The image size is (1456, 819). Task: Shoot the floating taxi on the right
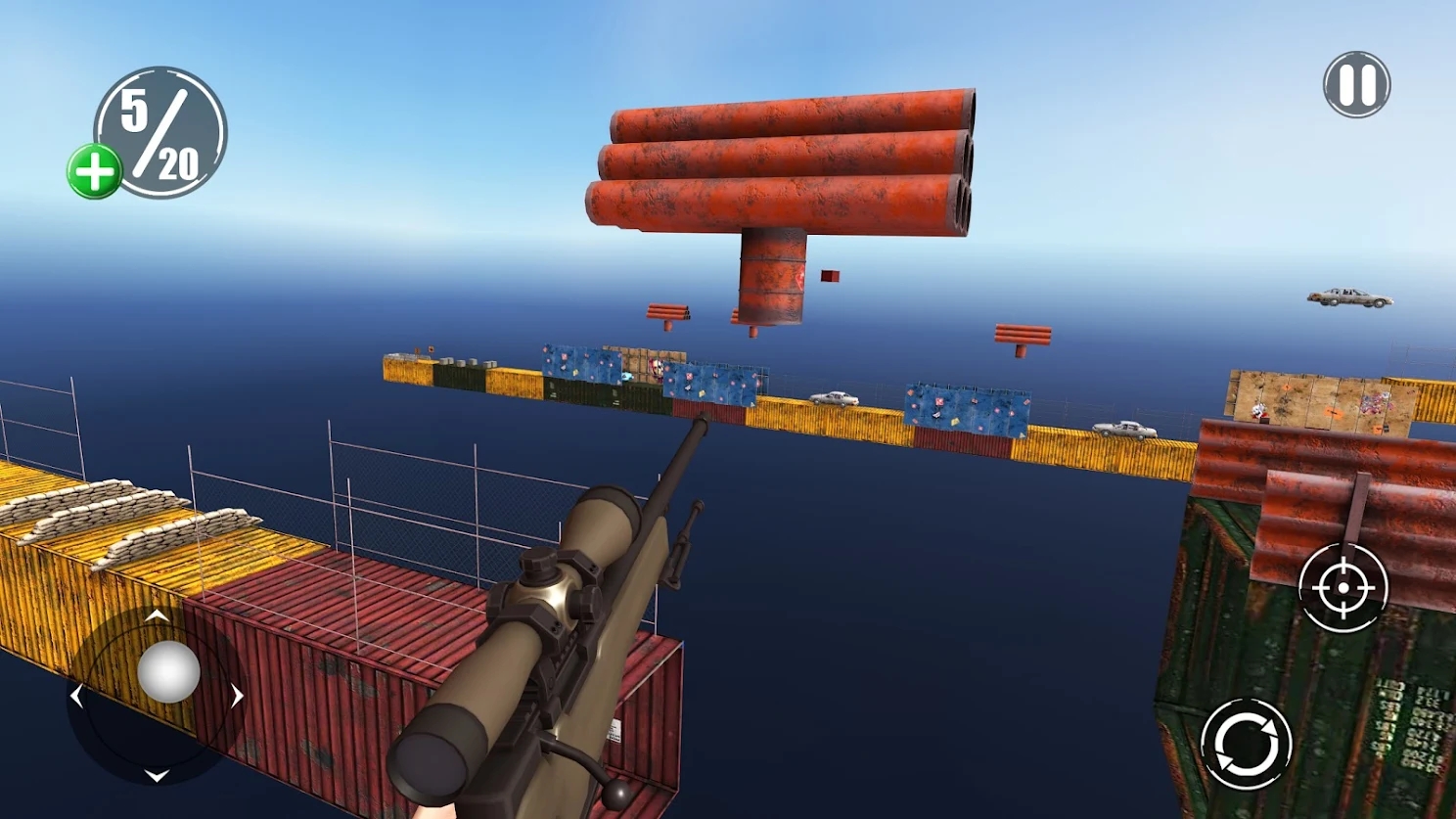(1348, 297)
